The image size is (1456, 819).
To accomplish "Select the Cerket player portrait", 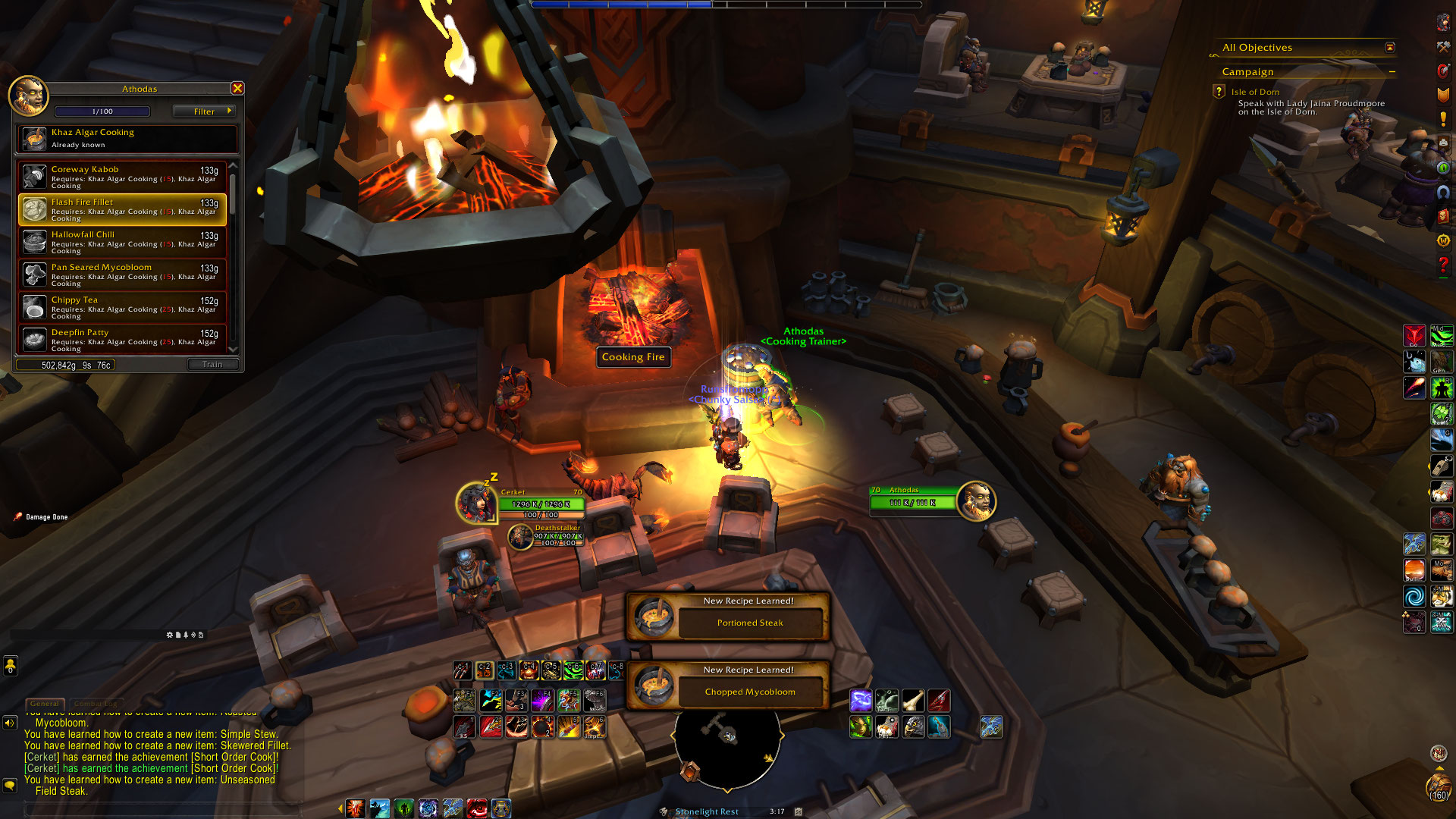I will point(476,502).
